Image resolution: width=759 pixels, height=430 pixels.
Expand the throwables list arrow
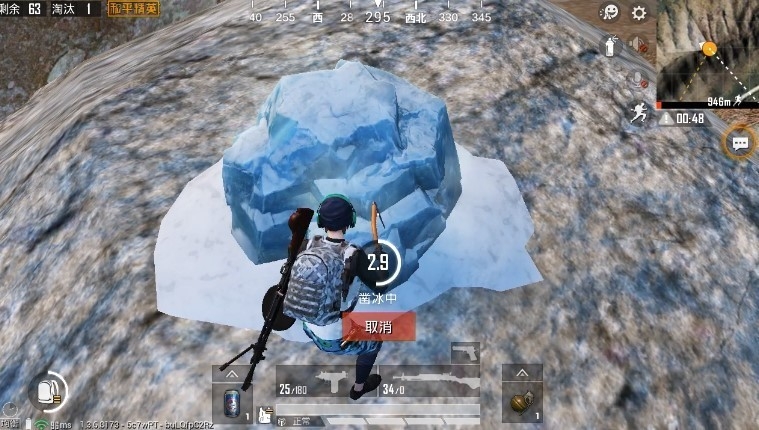point(522,374)
